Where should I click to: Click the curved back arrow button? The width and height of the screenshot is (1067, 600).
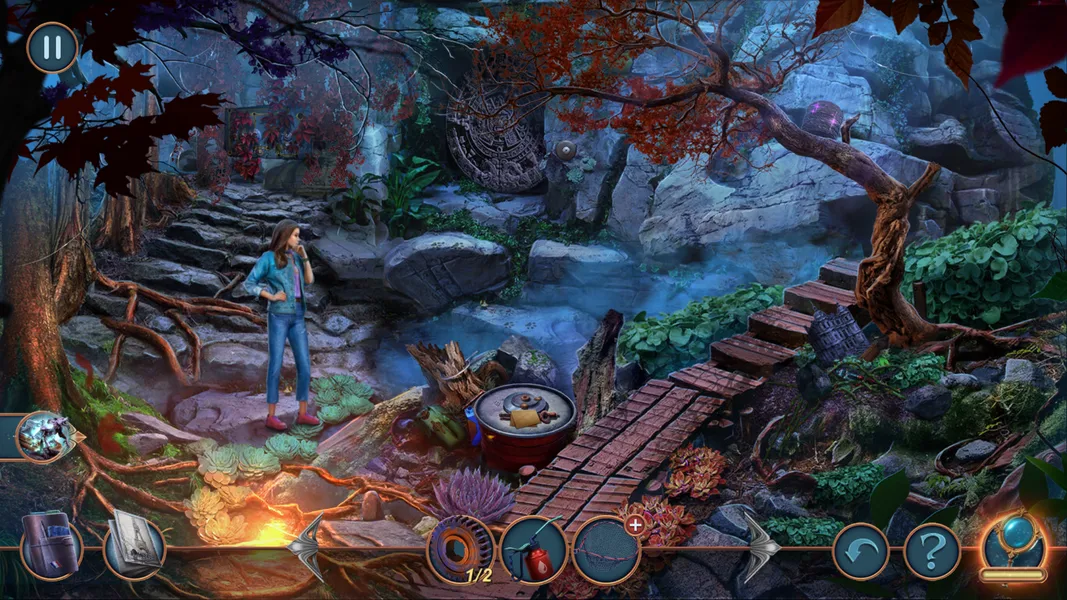[861, 550]
